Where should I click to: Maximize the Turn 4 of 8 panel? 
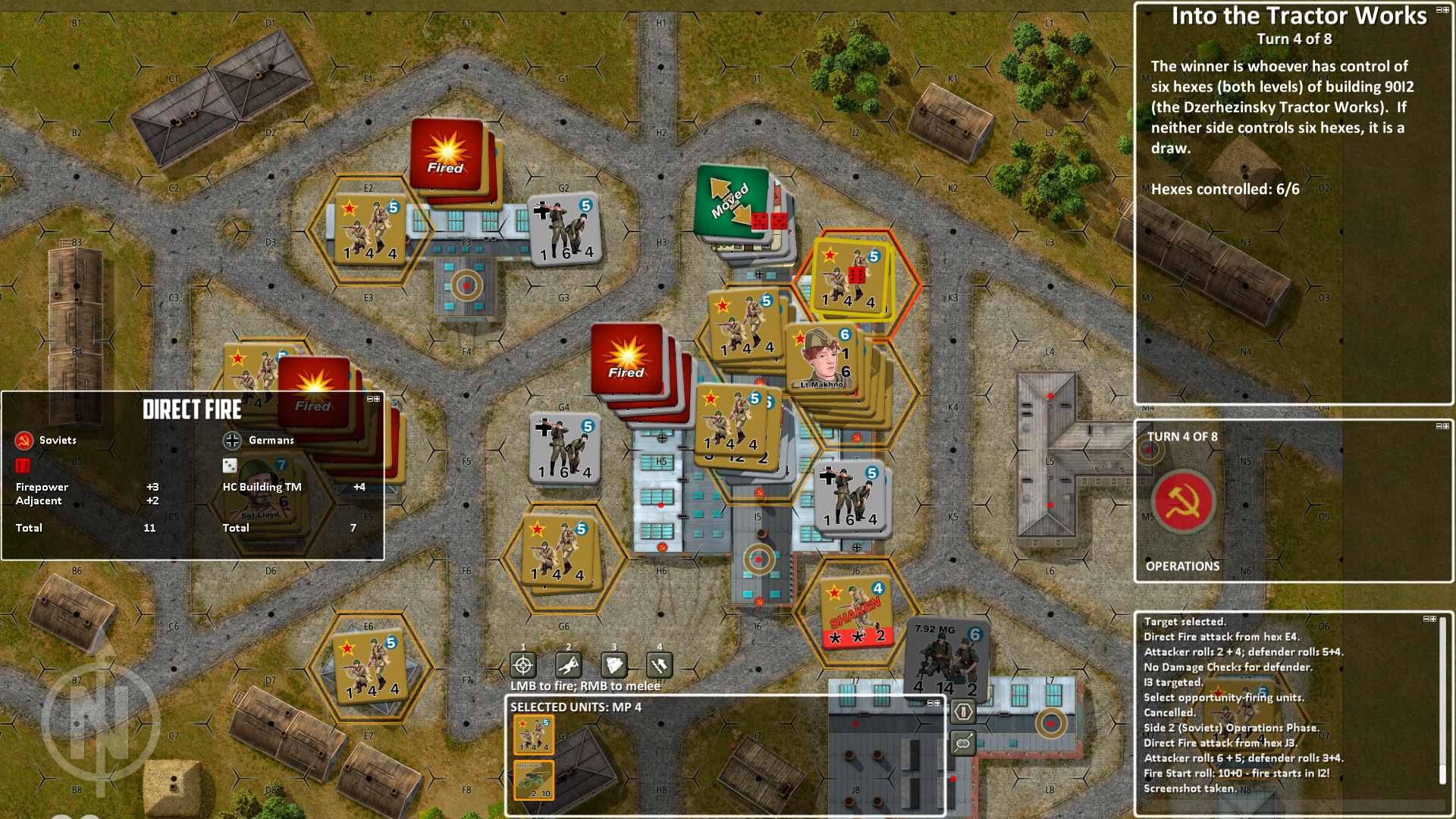pos(1445,426)
